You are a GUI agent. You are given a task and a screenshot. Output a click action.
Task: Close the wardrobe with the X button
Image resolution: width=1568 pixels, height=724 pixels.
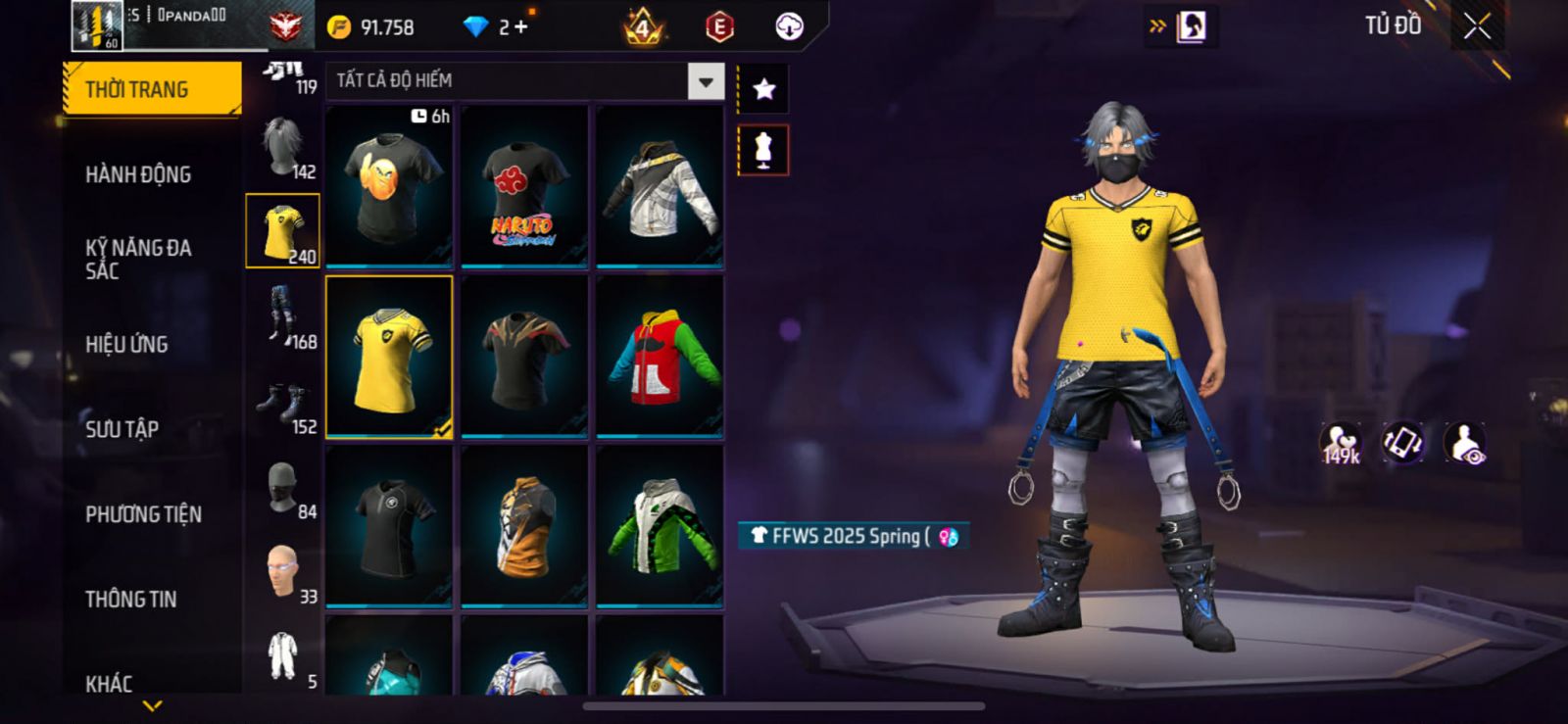(x=1477, y=27)
